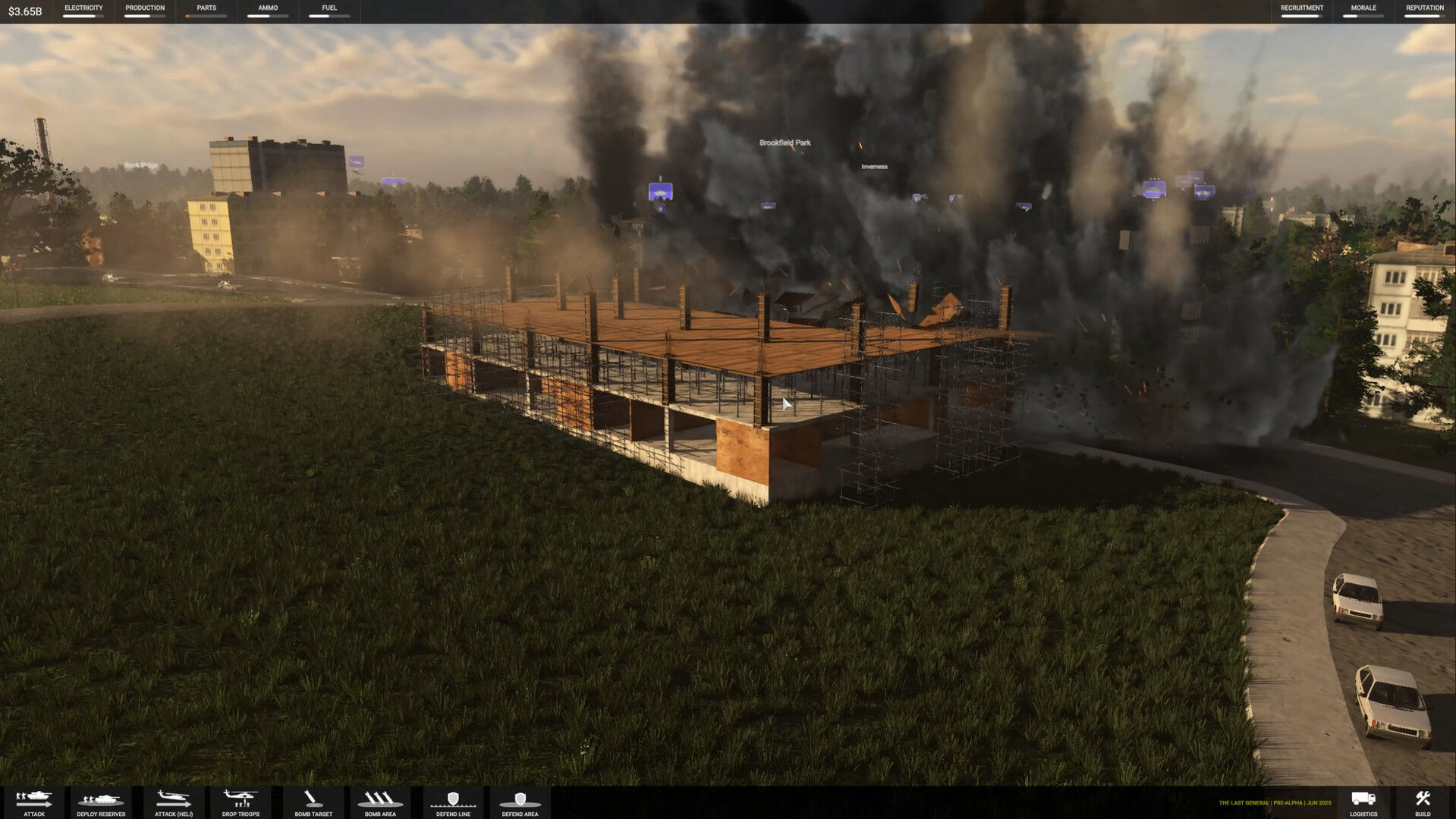Switch to the Electricity status tab
Screen dimensions: 1456x819
coord(83,11)
